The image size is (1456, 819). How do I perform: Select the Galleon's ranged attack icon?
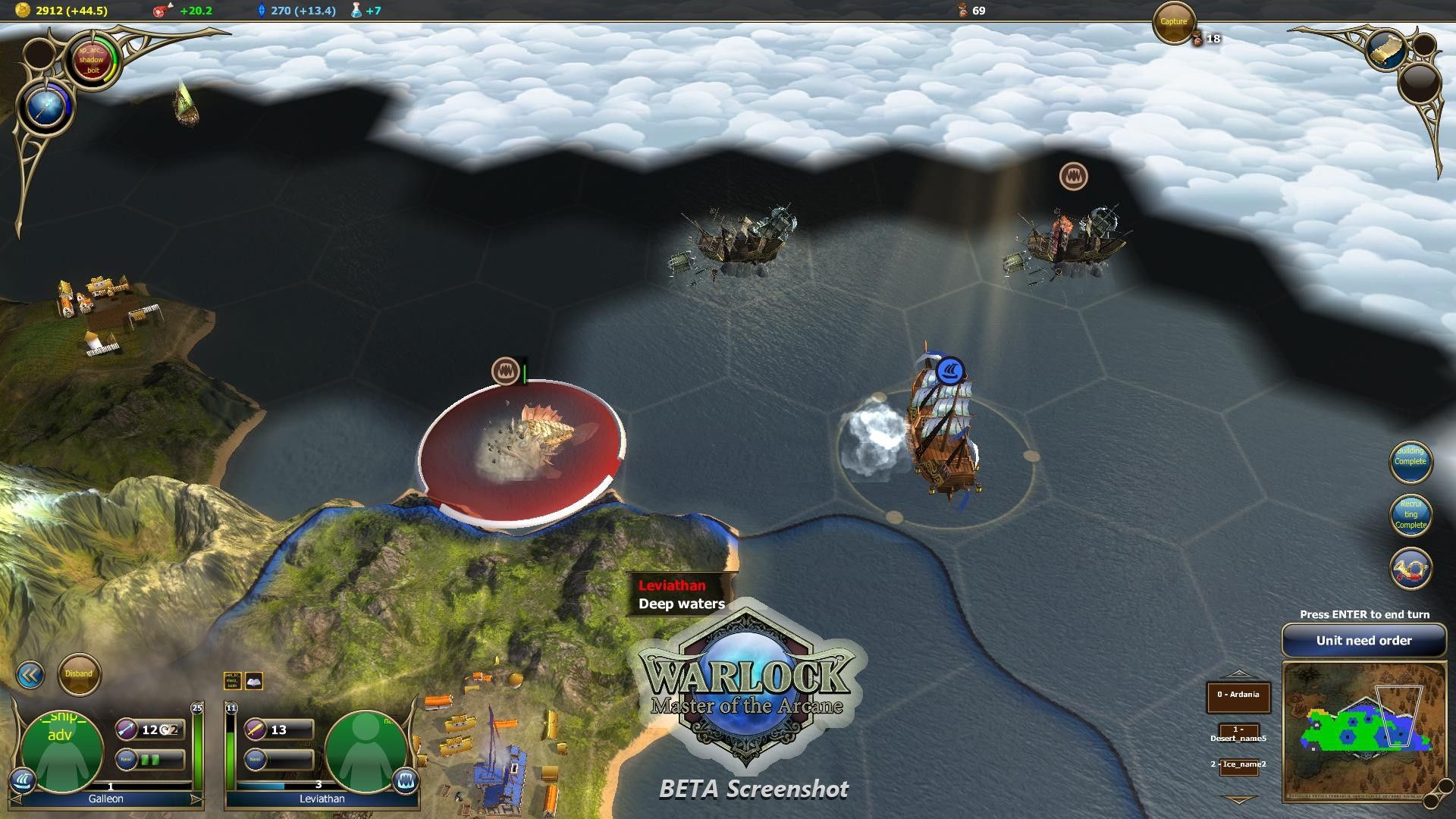coord(127,730)
